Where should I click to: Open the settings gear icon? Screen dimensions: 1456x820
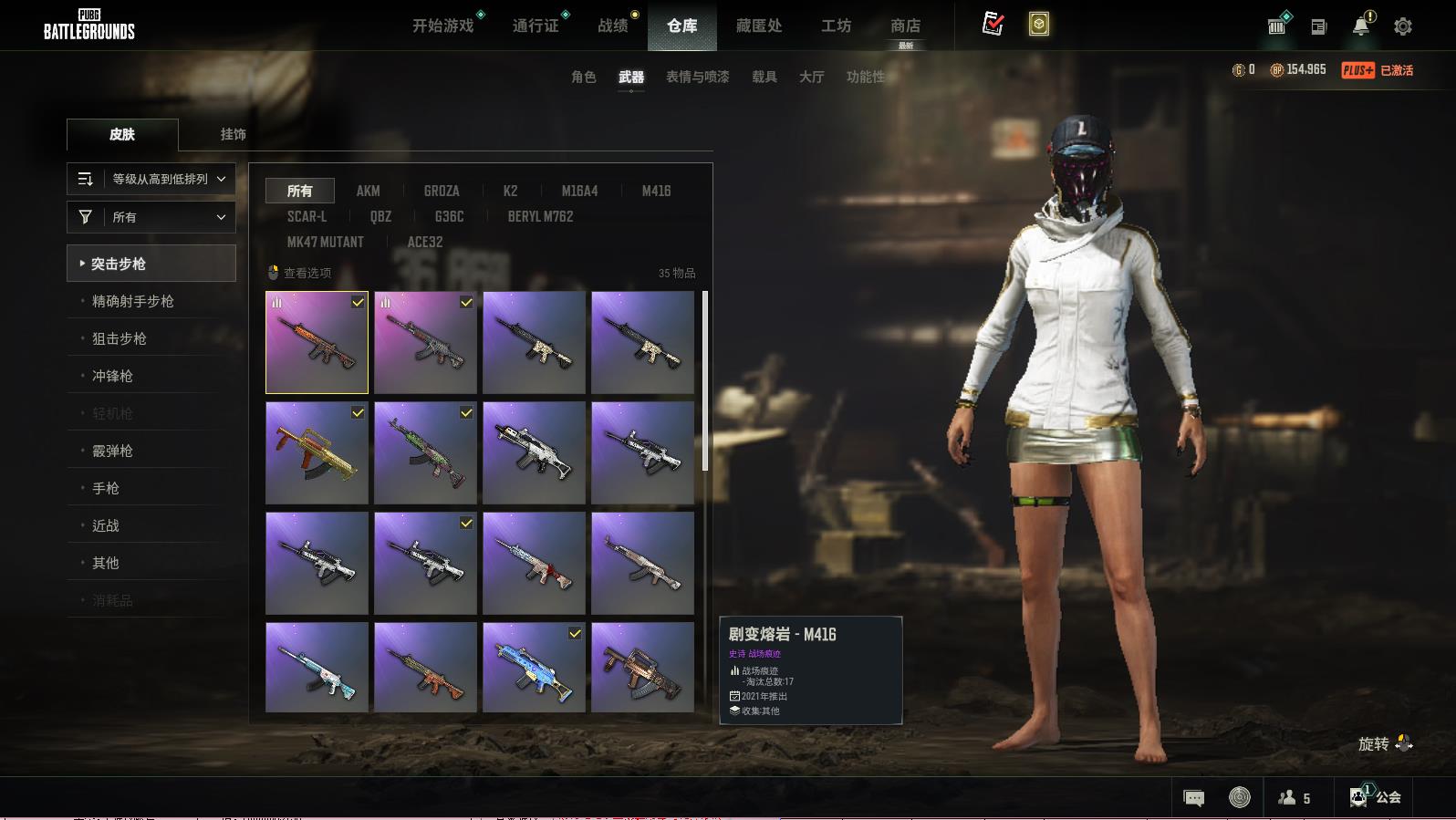[x=1403, y=26]
